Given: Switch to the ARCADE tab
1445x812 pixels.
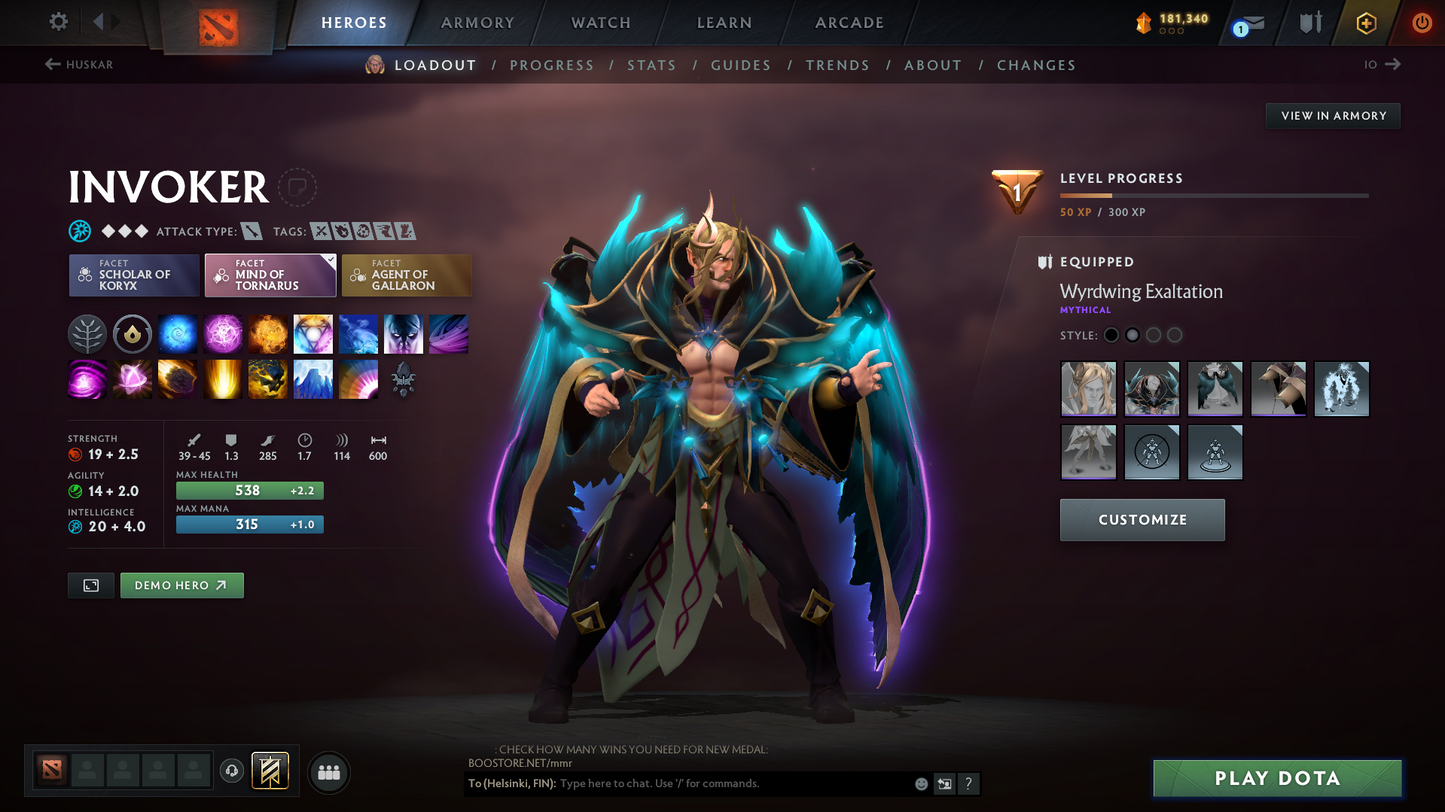Looking at the screenshot, I should 847,22.
